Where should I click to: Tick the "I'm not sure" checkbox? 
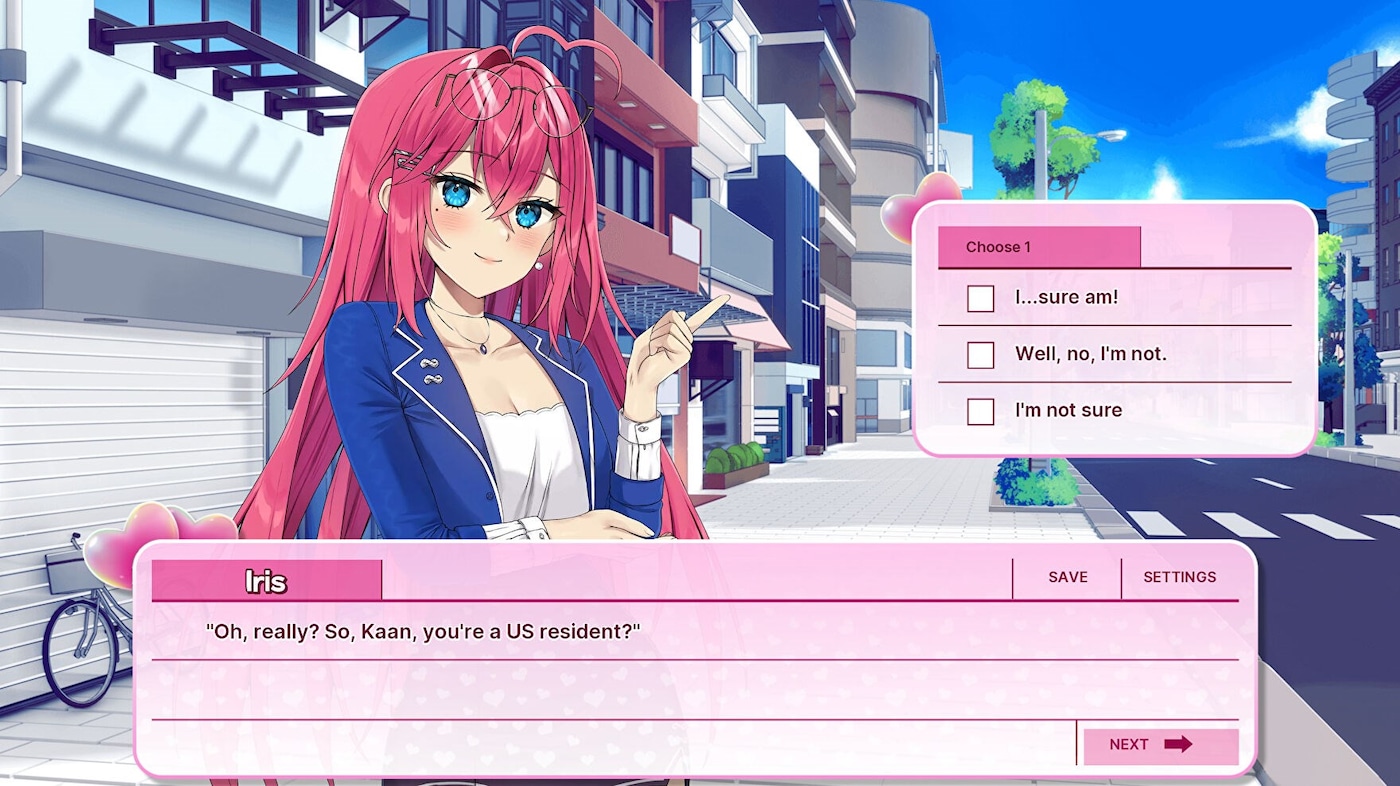(x=980, y=411)
